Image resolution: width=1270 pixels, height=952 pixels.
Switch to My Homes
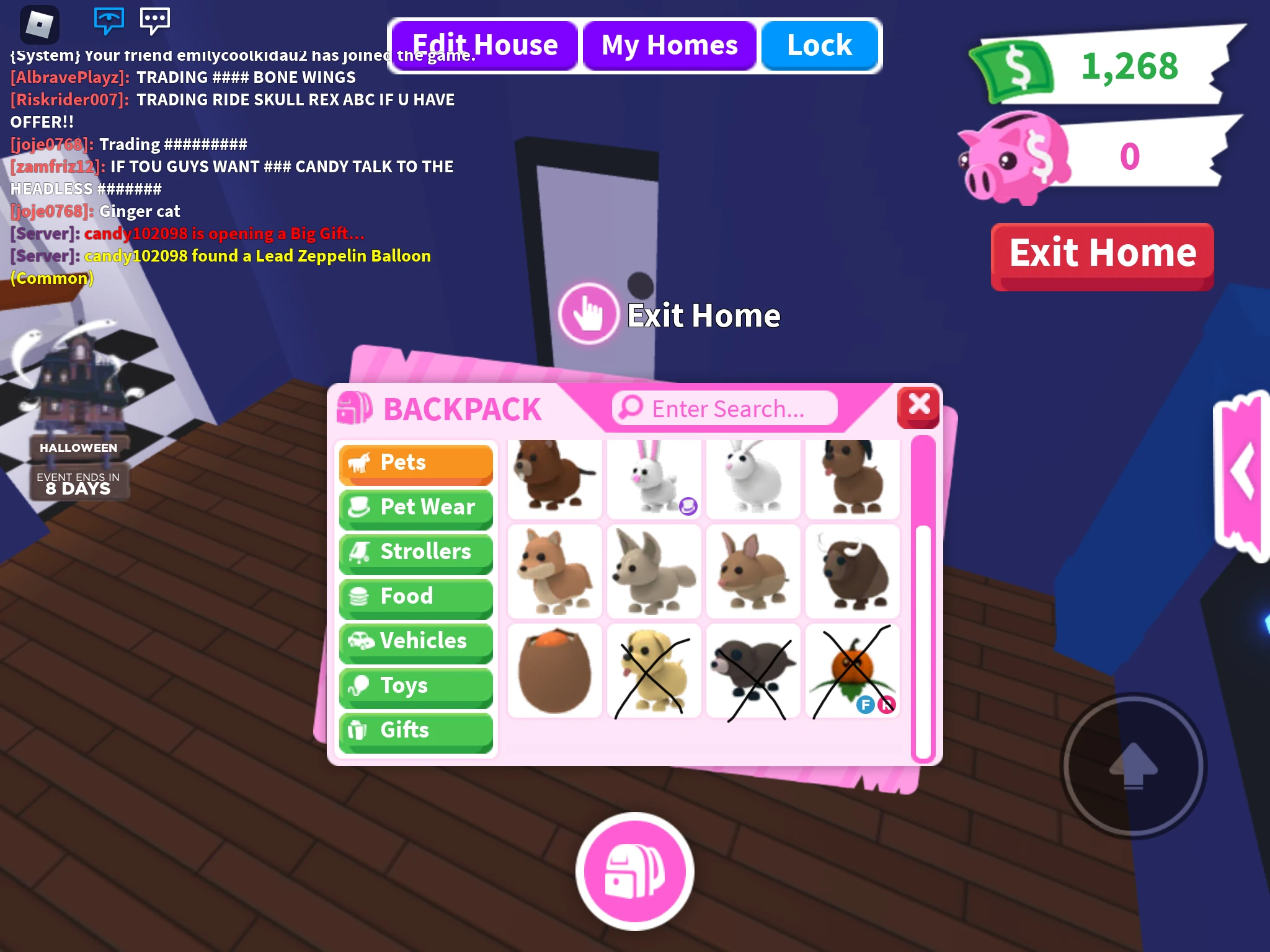click(x=668, y=44)
